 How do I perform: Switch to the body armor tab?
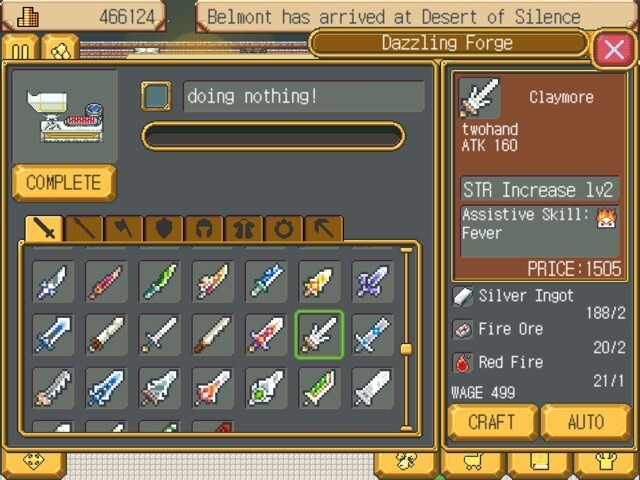pos(244,229)
